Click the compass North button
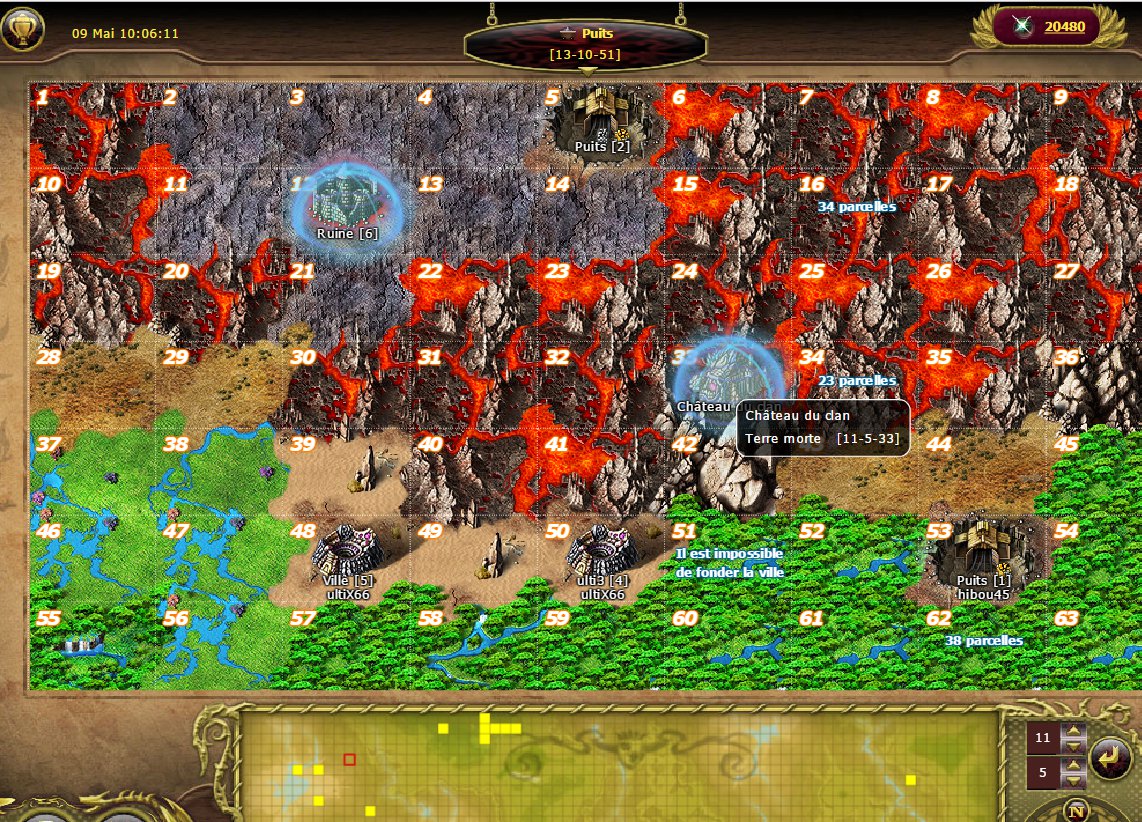 click(1077, 810)
